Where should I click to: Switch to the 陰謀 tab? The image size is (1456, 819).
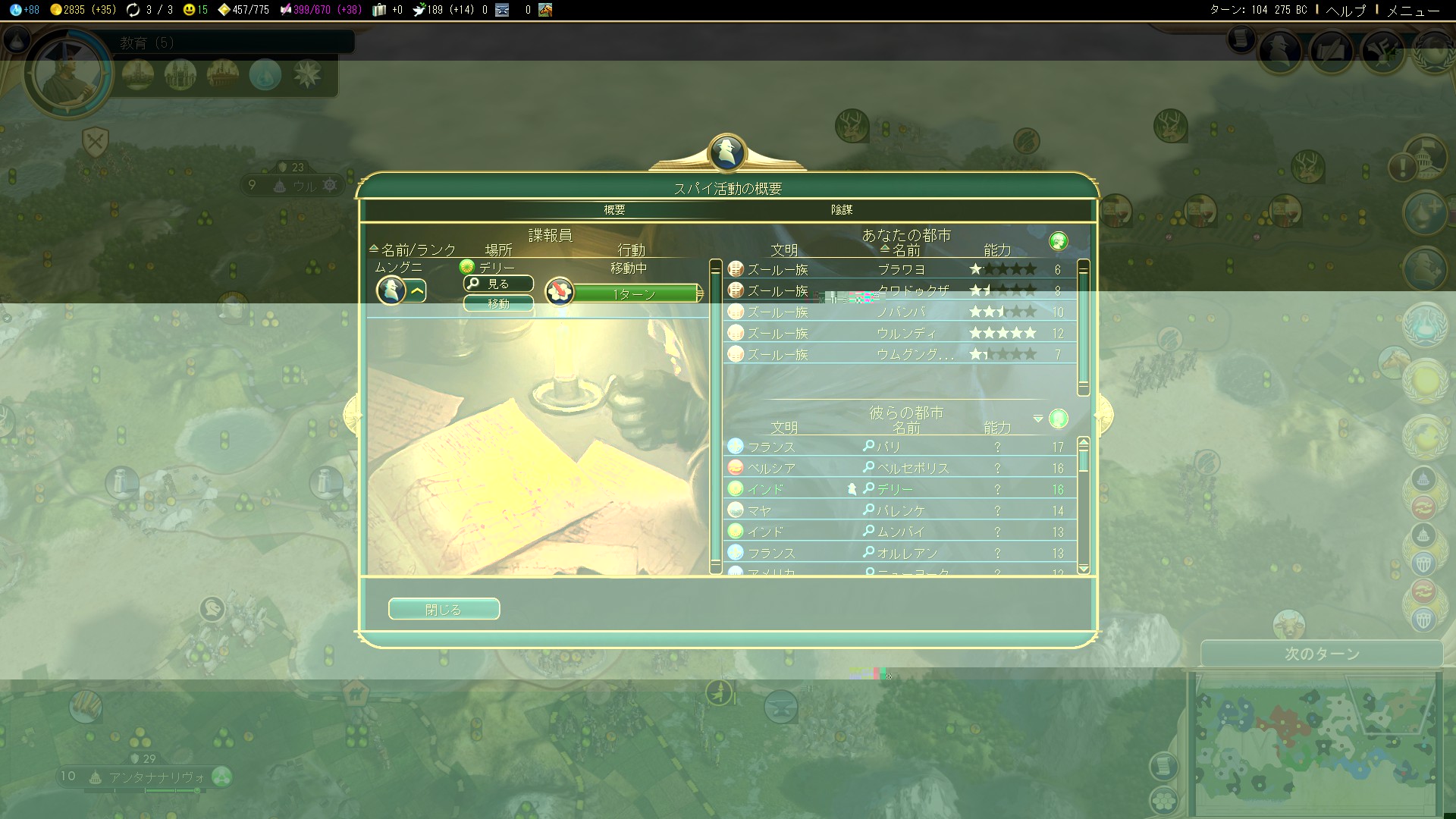click(842, 210)
